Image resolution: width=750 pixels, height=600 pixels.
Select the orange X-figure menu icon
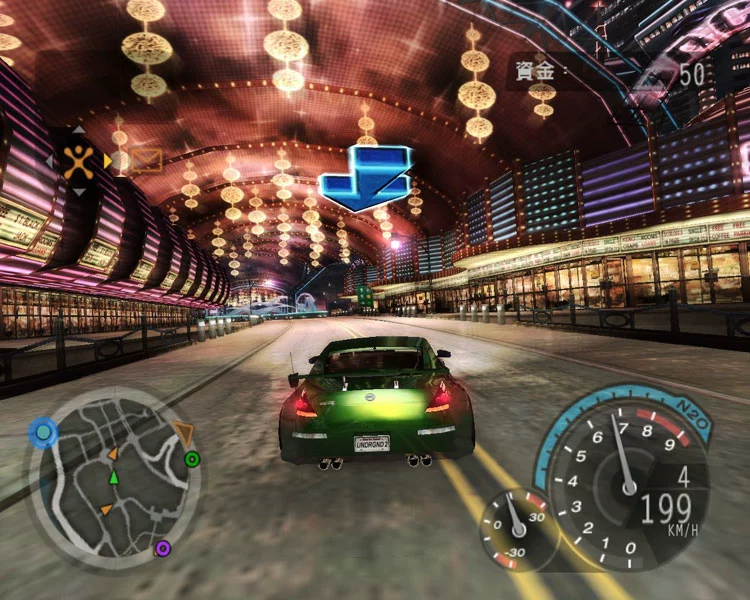click(x=78, y=160)
